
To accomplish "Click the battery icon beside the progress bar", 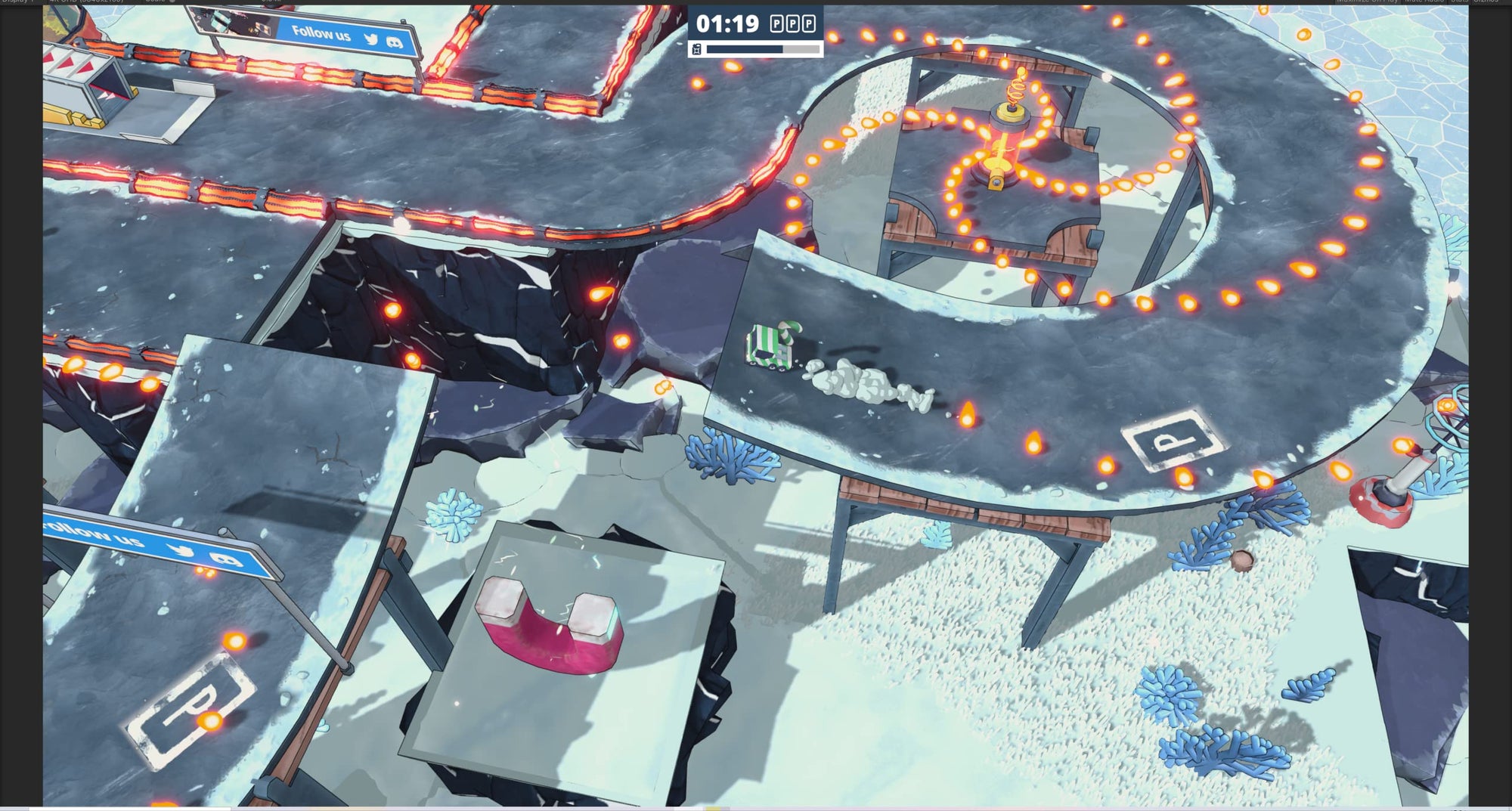I will click(x=697, y=49).
